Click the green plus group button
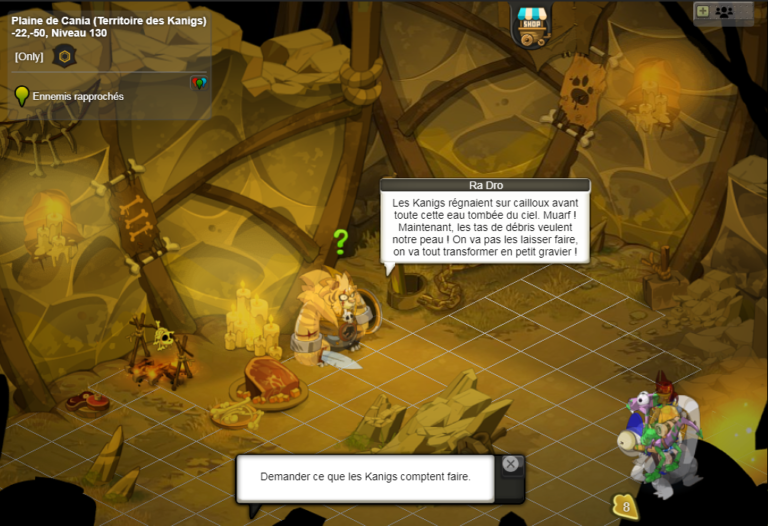This screenshot has height=526, width=768. click(702, 11)
